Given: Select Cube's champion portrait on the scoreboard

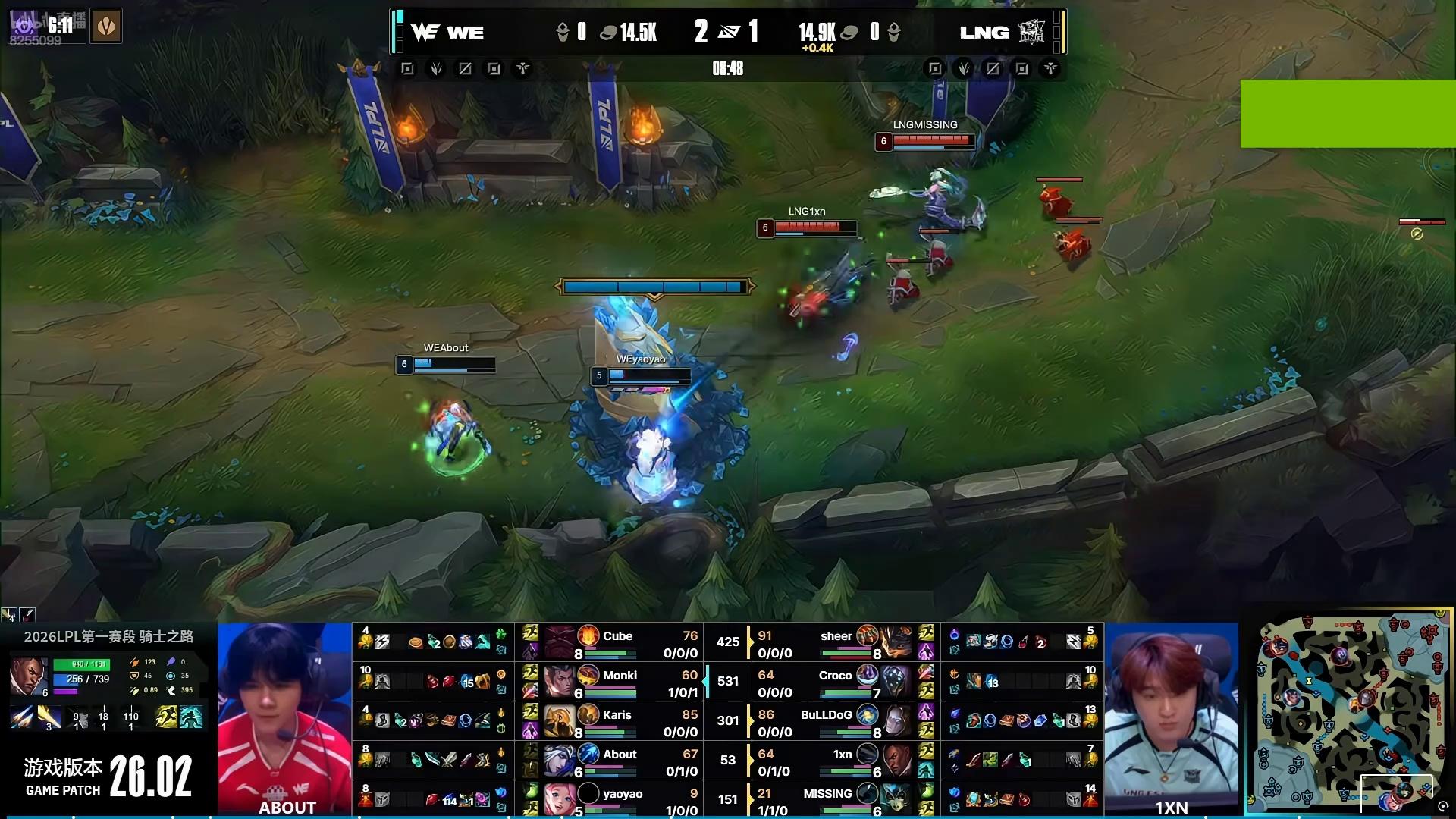Looking at the screenshot, I should point(560,642).
